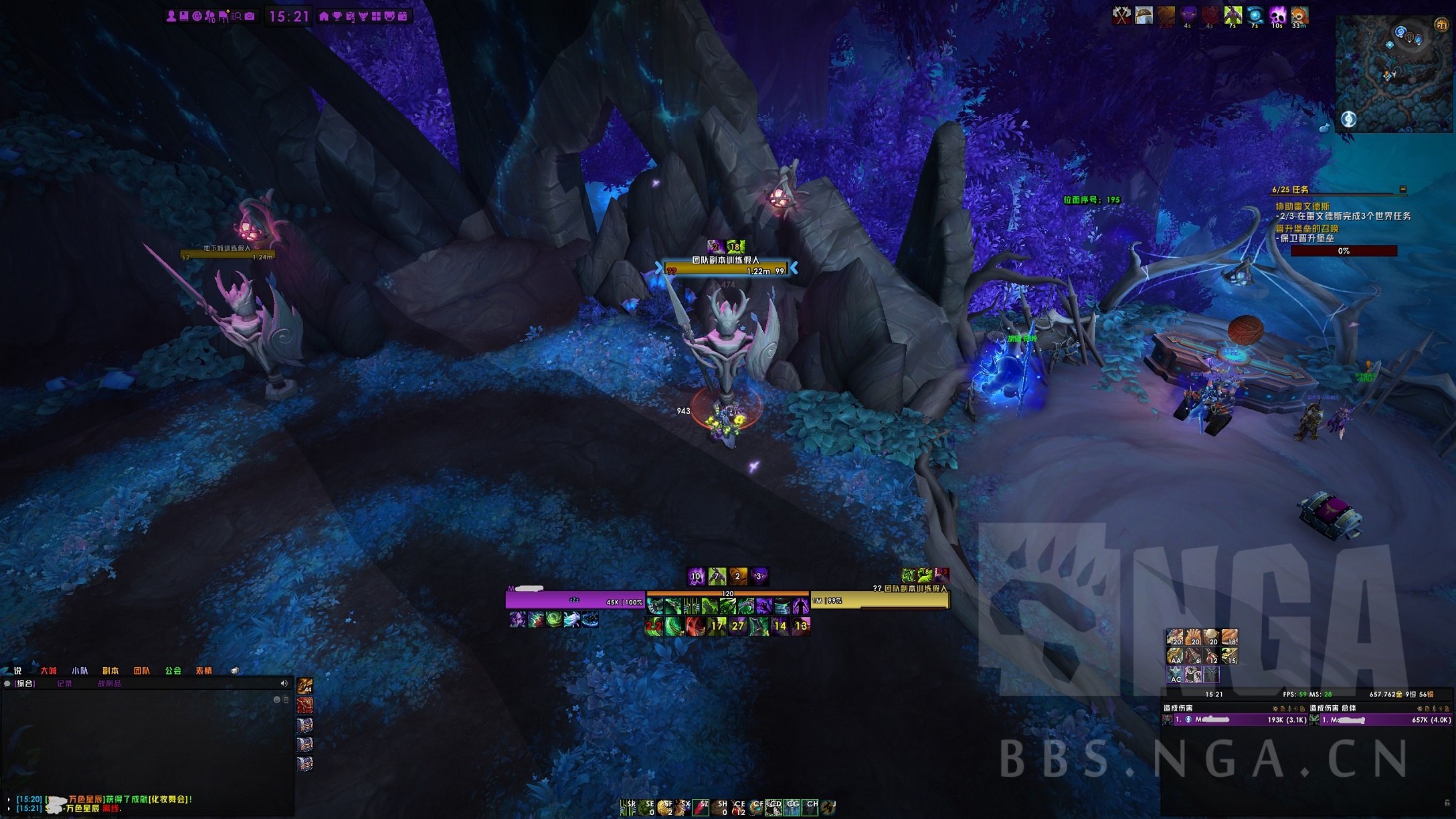Click the search icon on the top bar

point(238,15)
